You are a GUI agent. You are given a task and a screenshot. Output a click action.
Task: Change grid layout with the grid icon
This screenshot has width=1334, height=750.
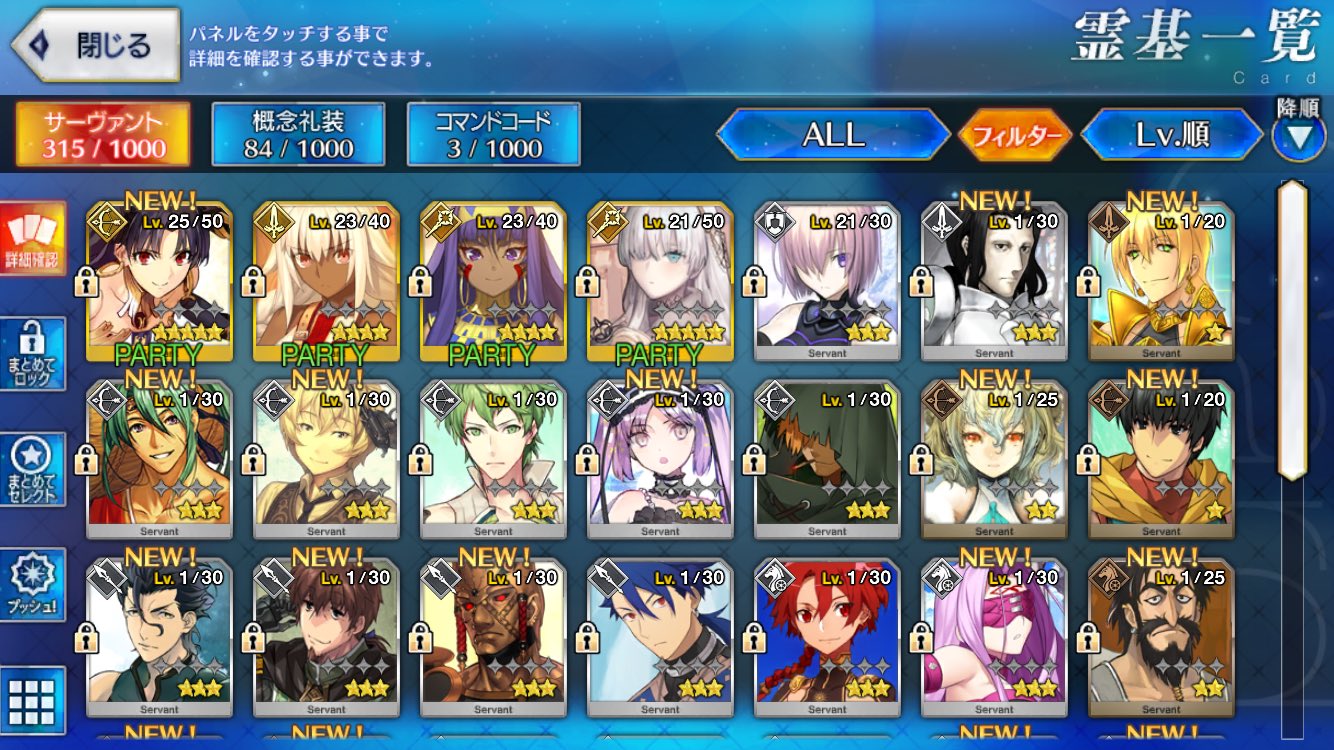coord(33,700)
